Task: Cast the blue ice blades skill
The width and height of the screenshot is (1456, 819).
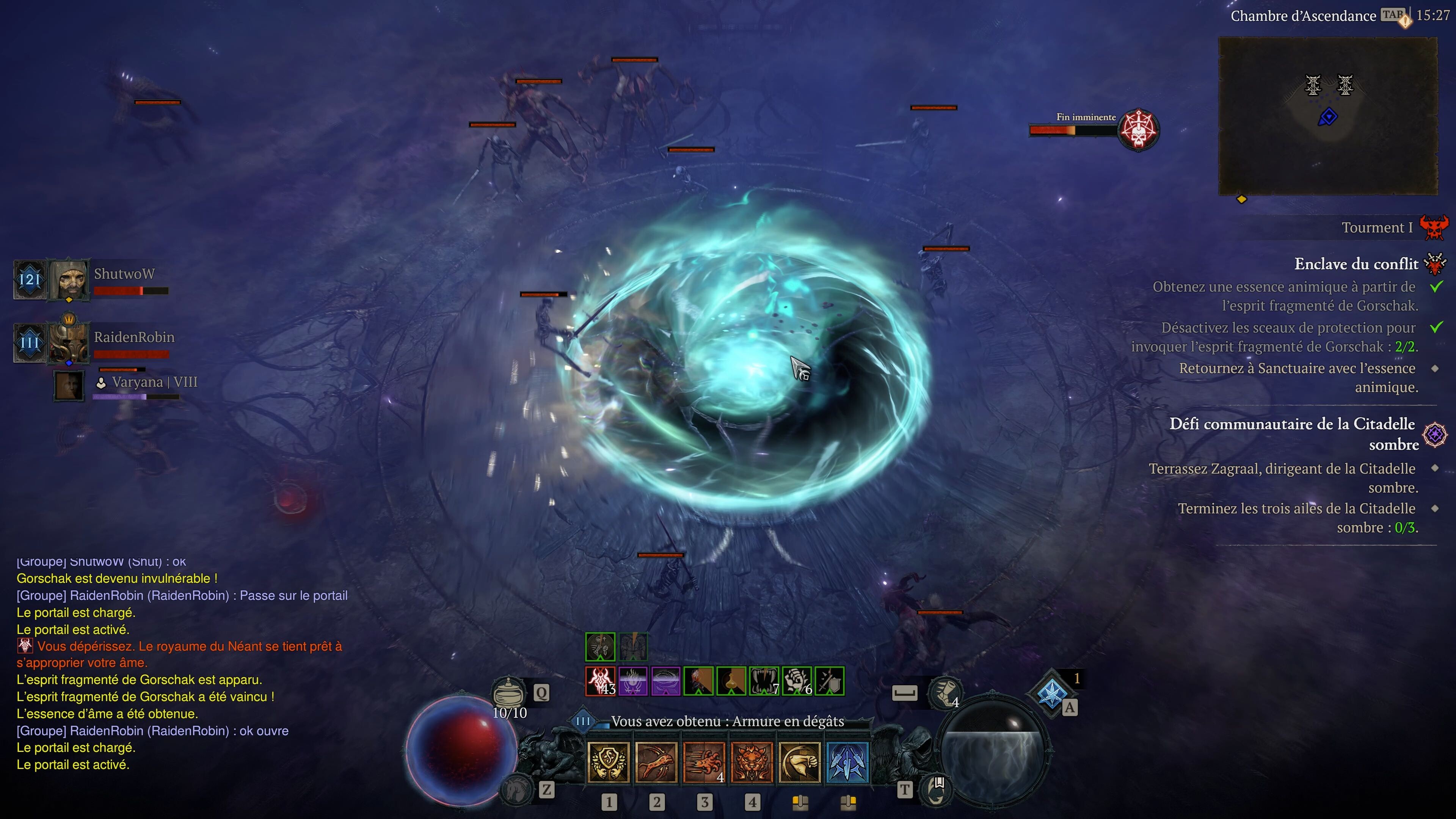Action: (x=847, y=763)
